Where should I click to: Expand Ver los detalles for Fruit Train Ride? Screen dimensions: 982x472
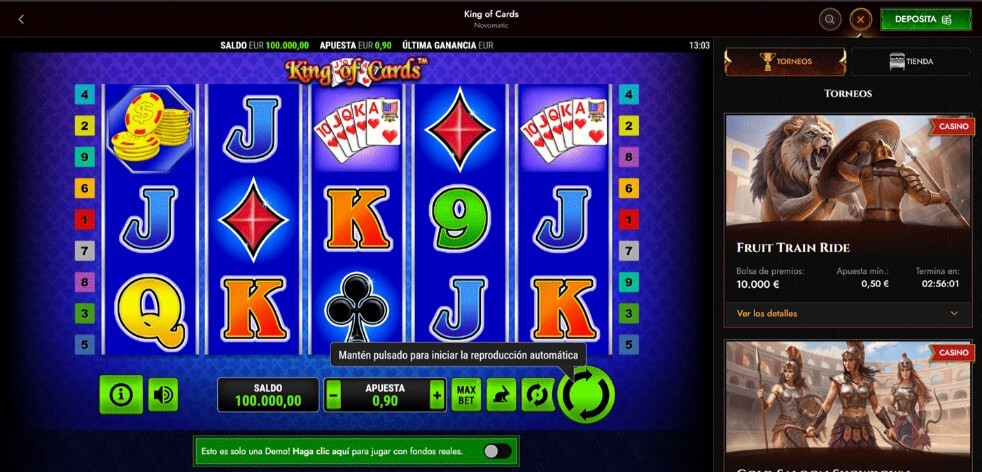coord(847,313)
